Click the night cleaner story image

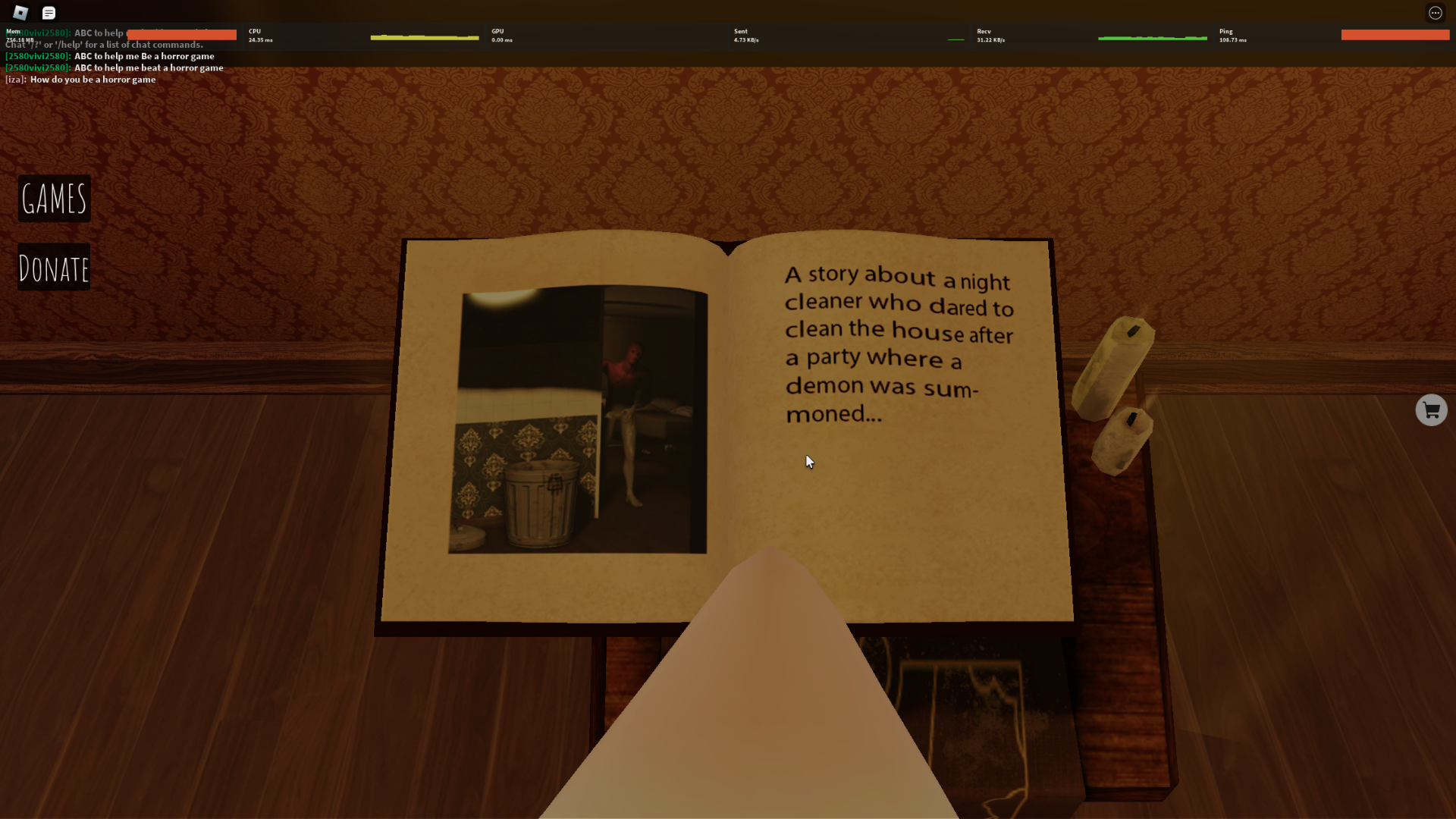coord(578,421)
